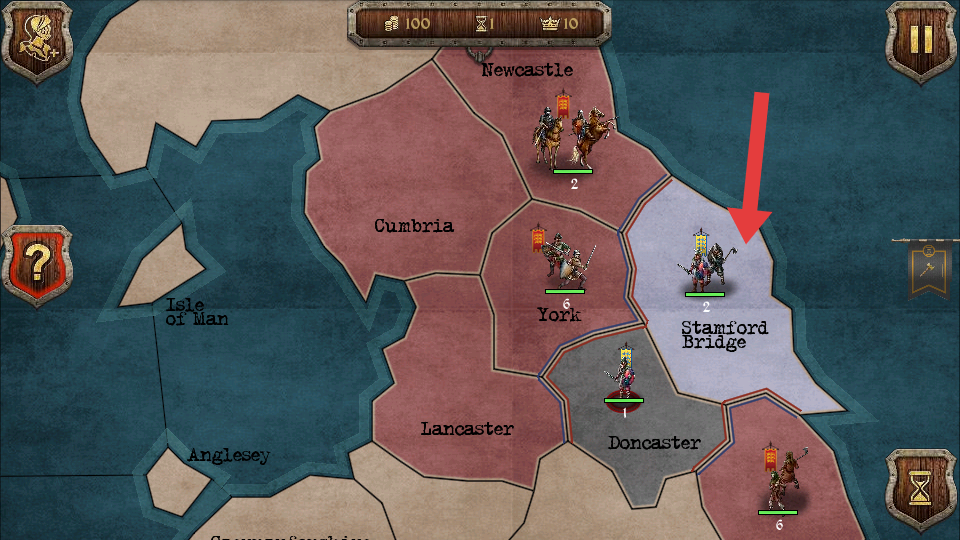Open the knight helmet shield menu
This screenshot has width=960, height=540.
(x=38, y=39)
